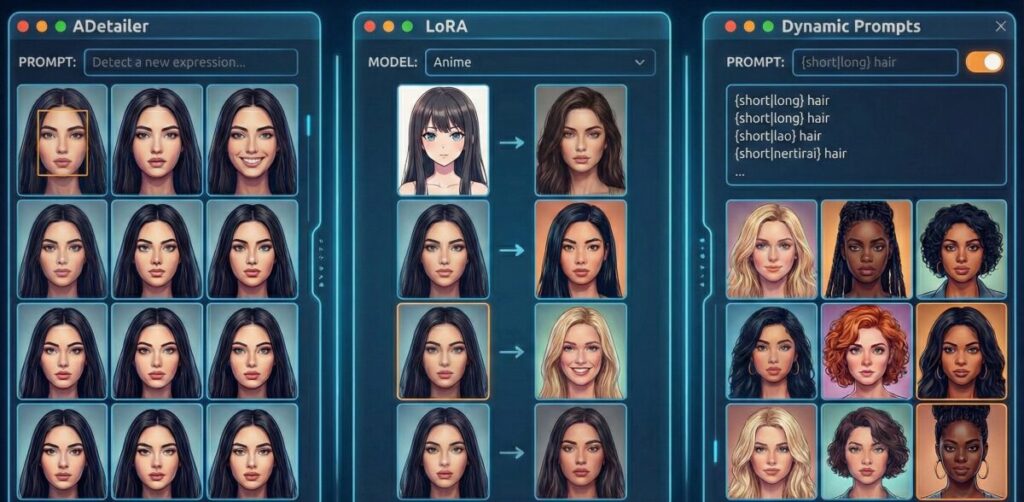Viewport: 1024px width, 502px height.
Task: Click the ADetailer prompt input field
Action: point(190,62)
